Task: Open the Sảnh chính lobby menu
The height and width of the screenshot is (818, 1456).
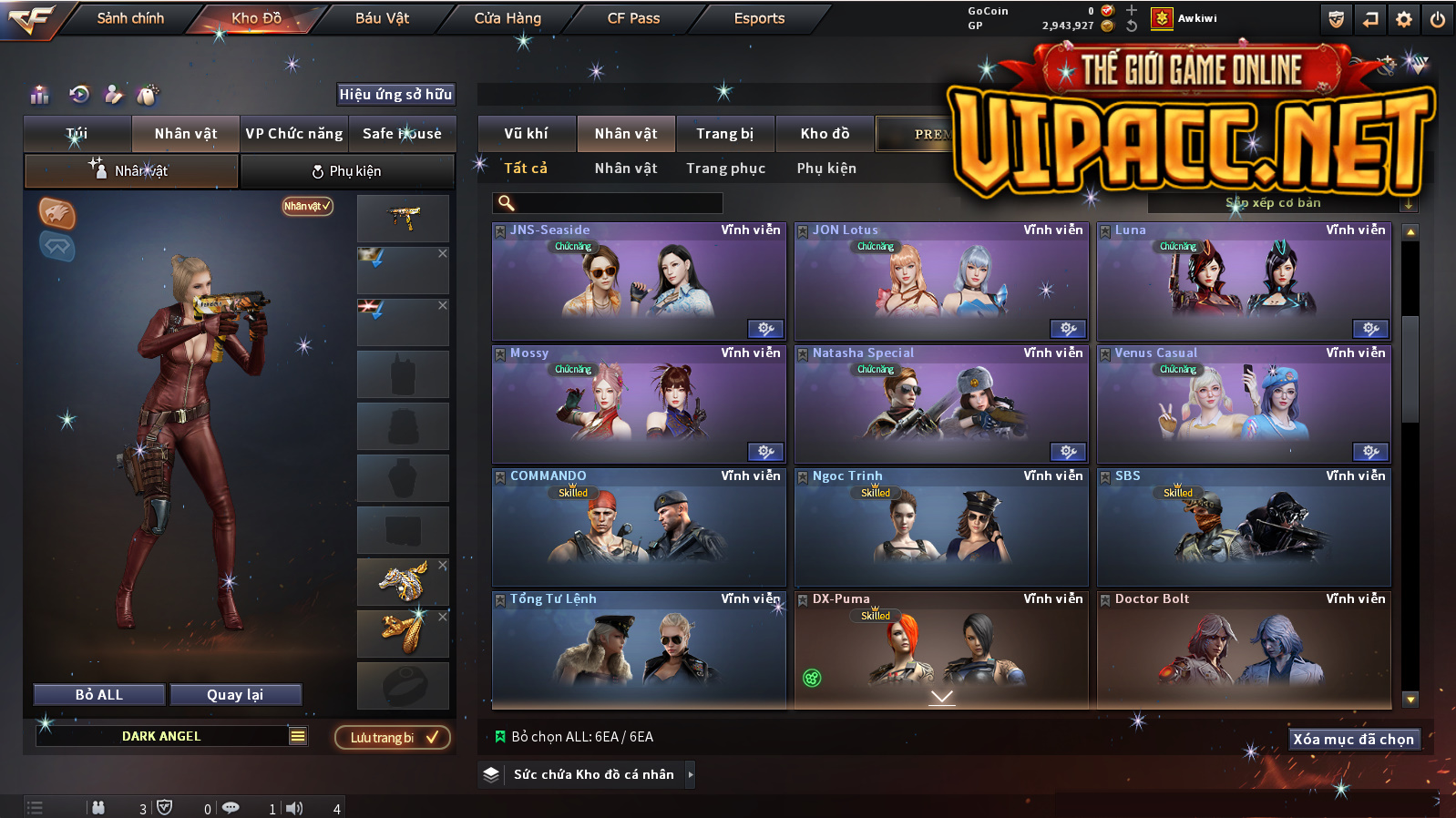Action: (x=130, y=18)
